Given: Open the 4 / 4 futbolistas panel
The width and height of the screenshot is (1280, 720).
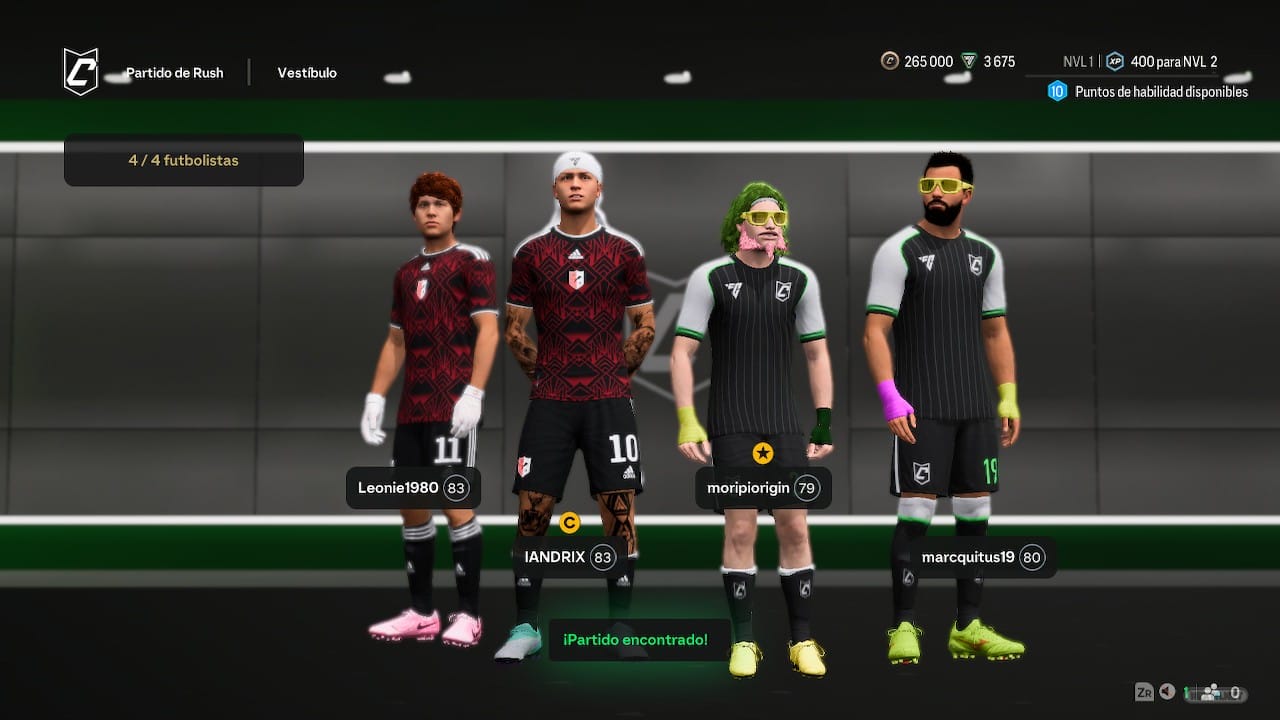Looking at the screenshot, I should (x=184, y=160).
